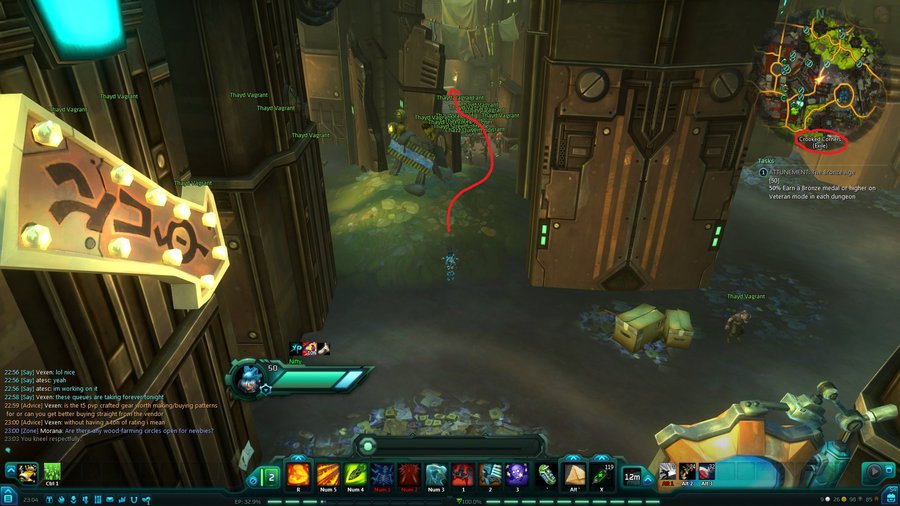The height and width of the screenshot is (506, 900).
Task: Click the 12m cooldown slot
Action: click(x=633, y=475)
